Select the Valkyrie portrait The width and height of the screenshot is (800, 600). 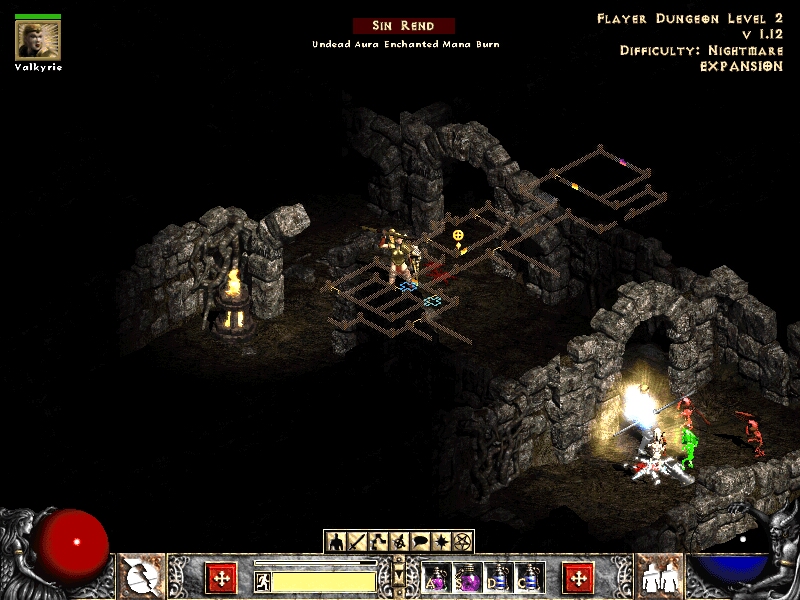click(x=37, y=39)
